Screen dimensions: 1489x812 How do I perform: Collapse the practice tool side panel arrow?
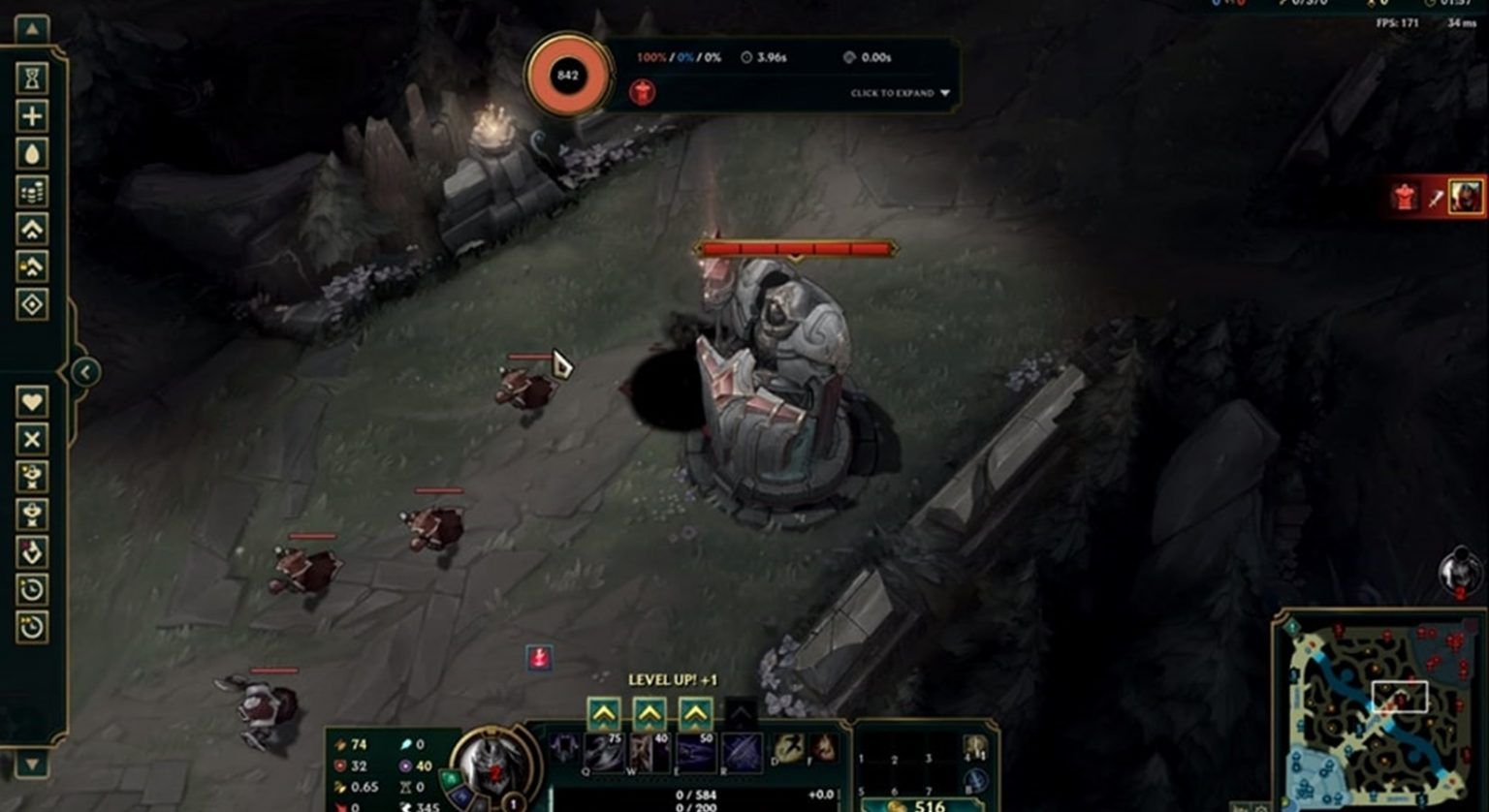(x=85, y=371)
